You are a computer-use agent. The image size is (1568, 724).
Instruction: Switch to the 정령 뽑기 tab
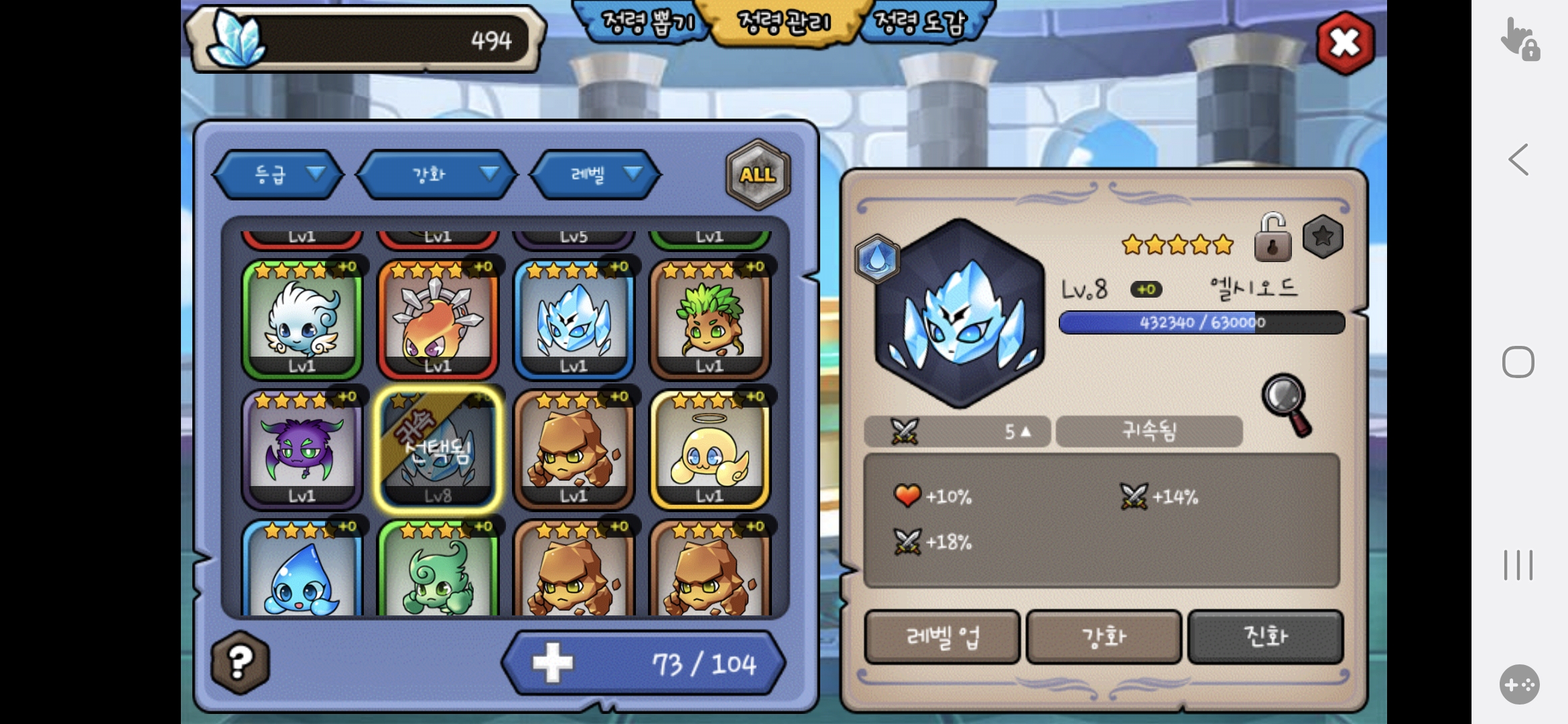point(647,22)
